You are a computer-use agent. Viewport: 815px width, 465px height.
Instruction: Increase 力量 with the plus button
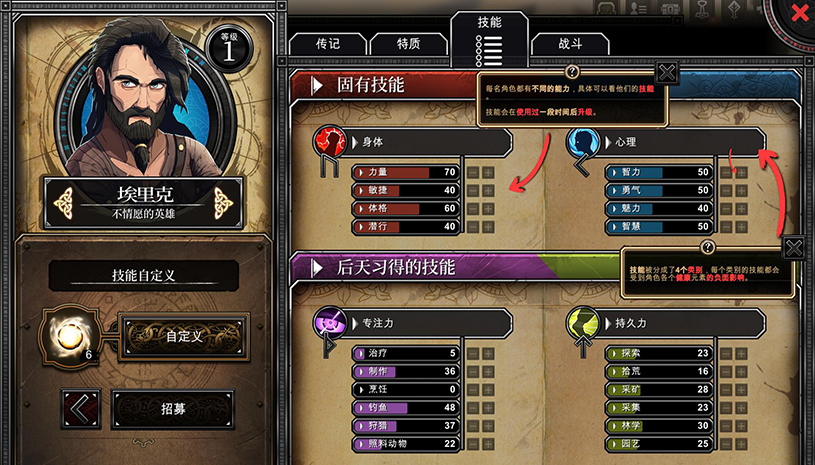[x=489, y=173]
